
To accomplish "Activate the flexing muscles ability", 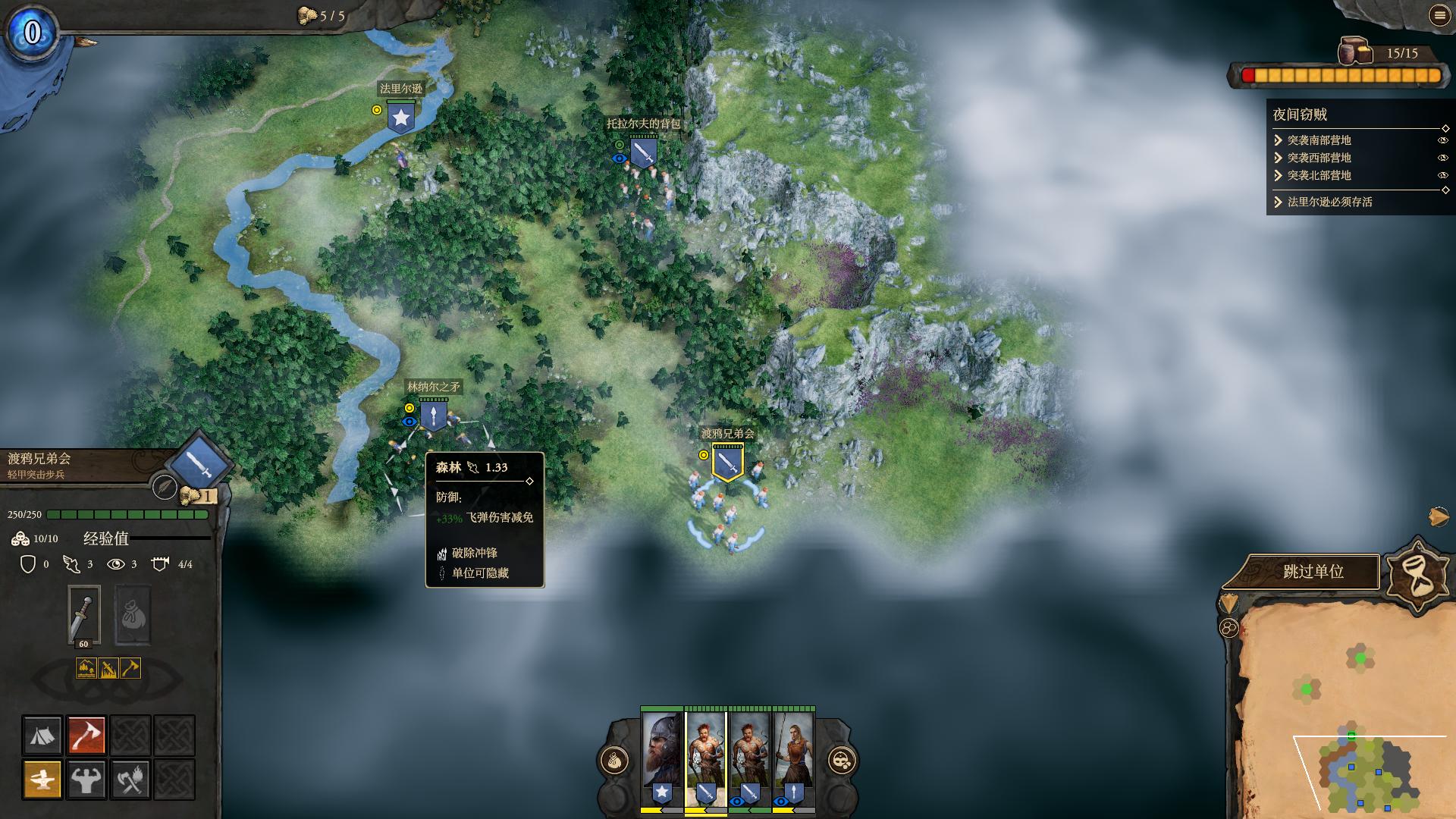I will [x=86, y=779].
